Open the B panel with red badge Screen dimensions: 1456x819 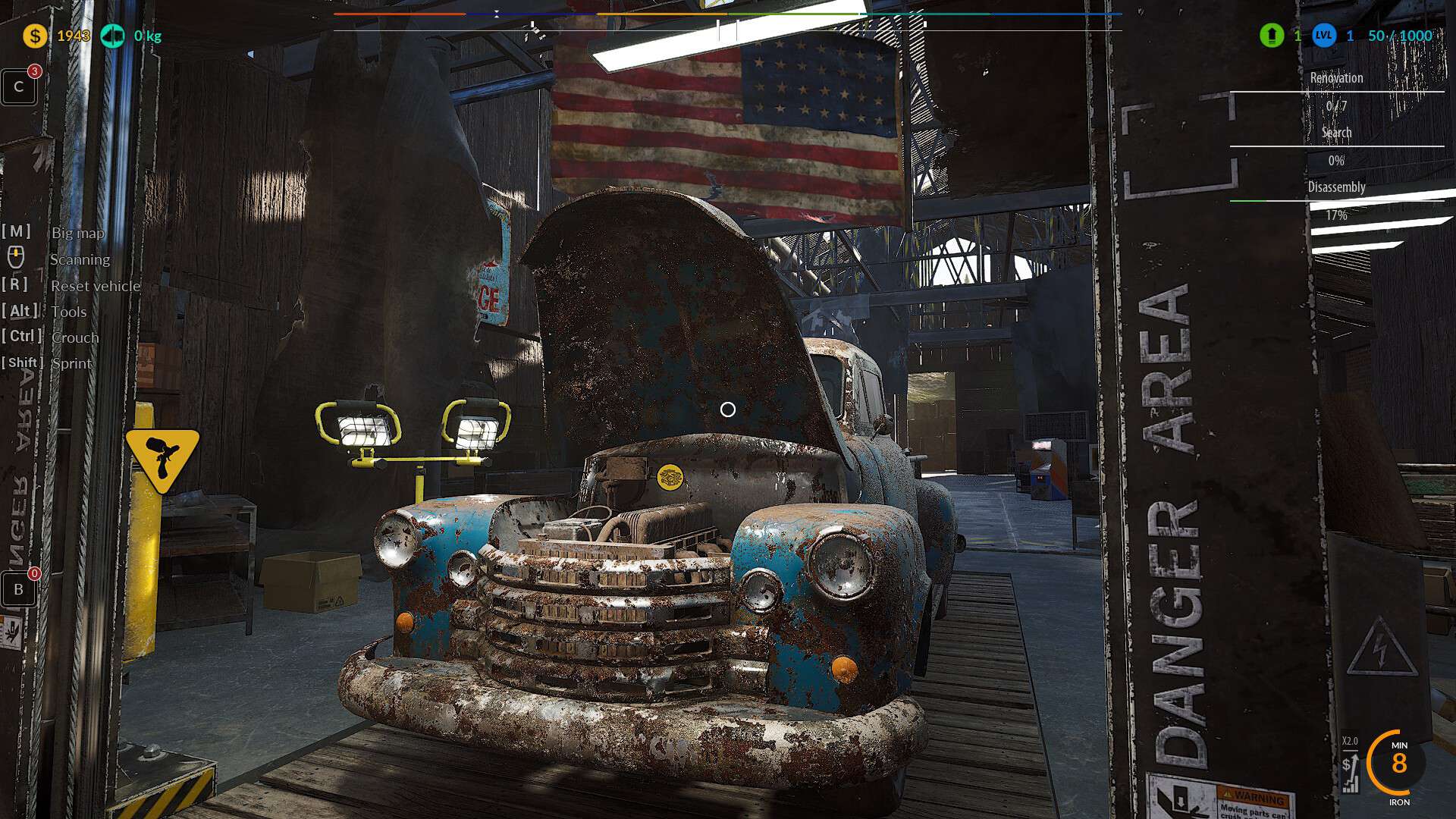point(19,589)
